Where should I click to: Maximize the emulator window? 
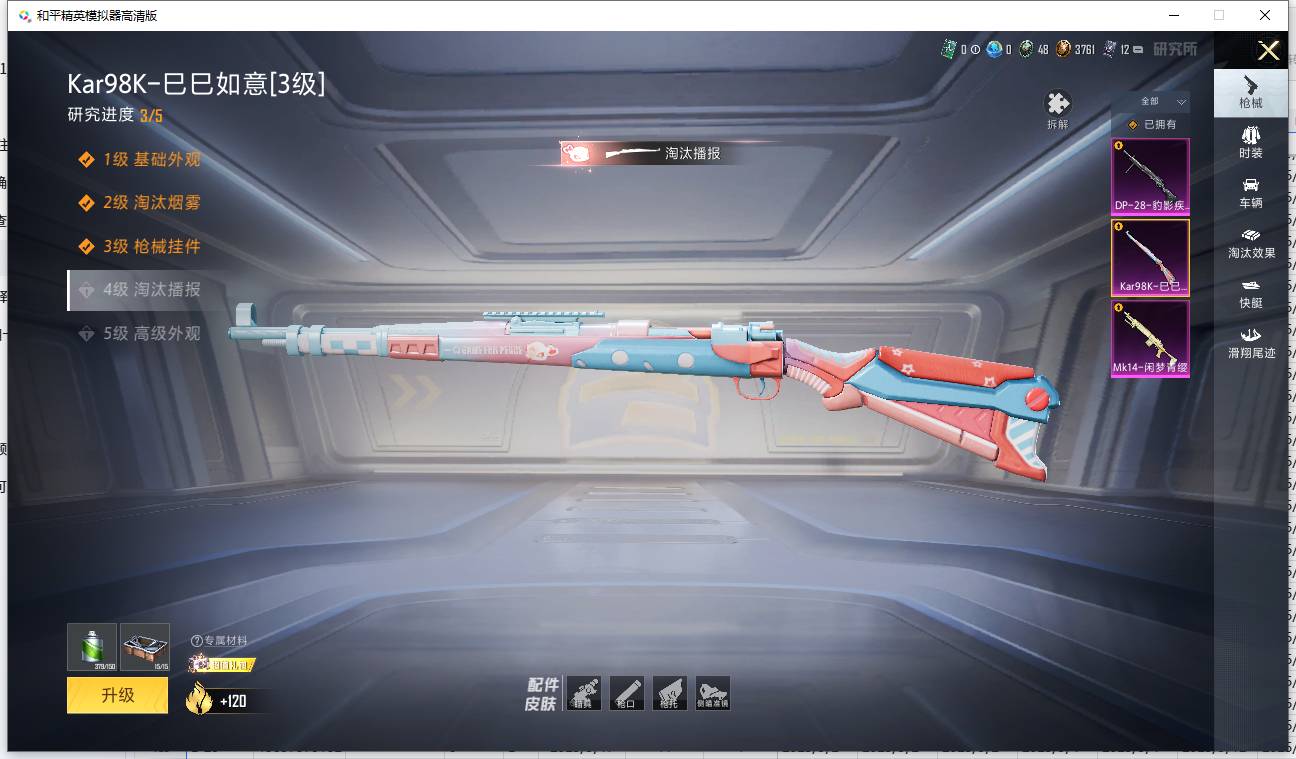point(1218,15)
